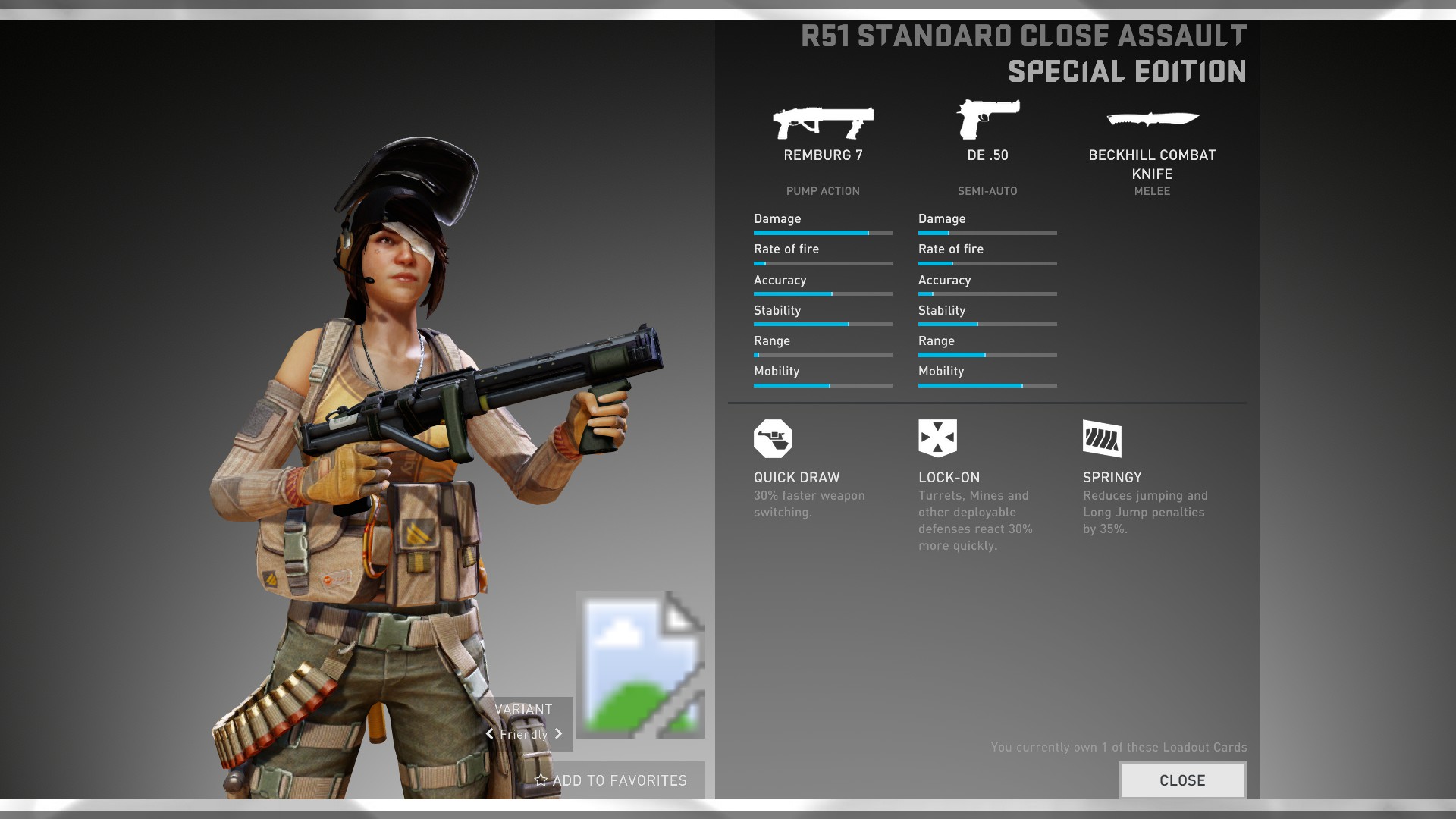
Task: Click the Quick Draw augment icon
Action: [x=773, y=438]
